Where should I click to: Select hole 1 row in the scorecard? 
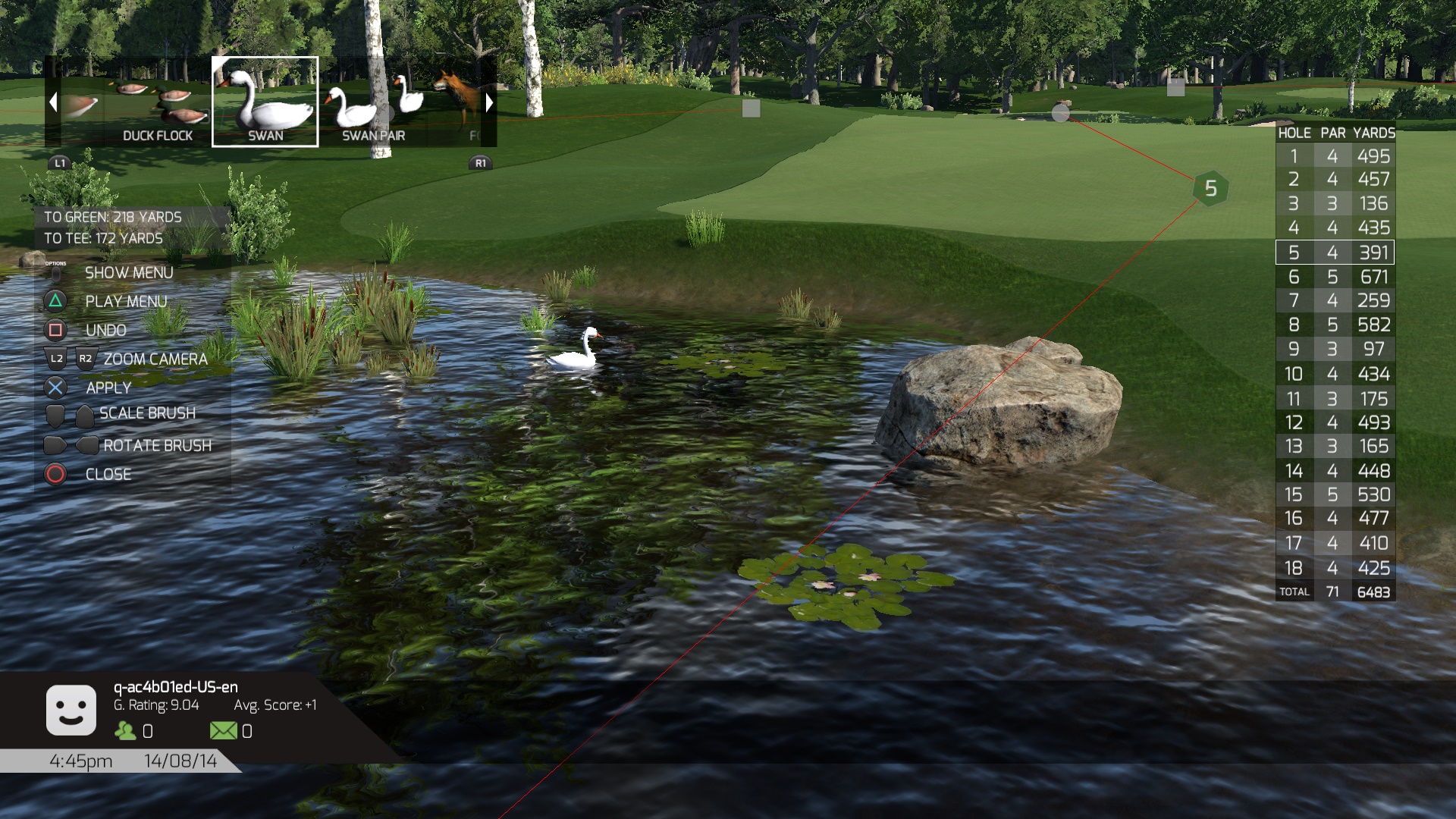[1335, 156]
